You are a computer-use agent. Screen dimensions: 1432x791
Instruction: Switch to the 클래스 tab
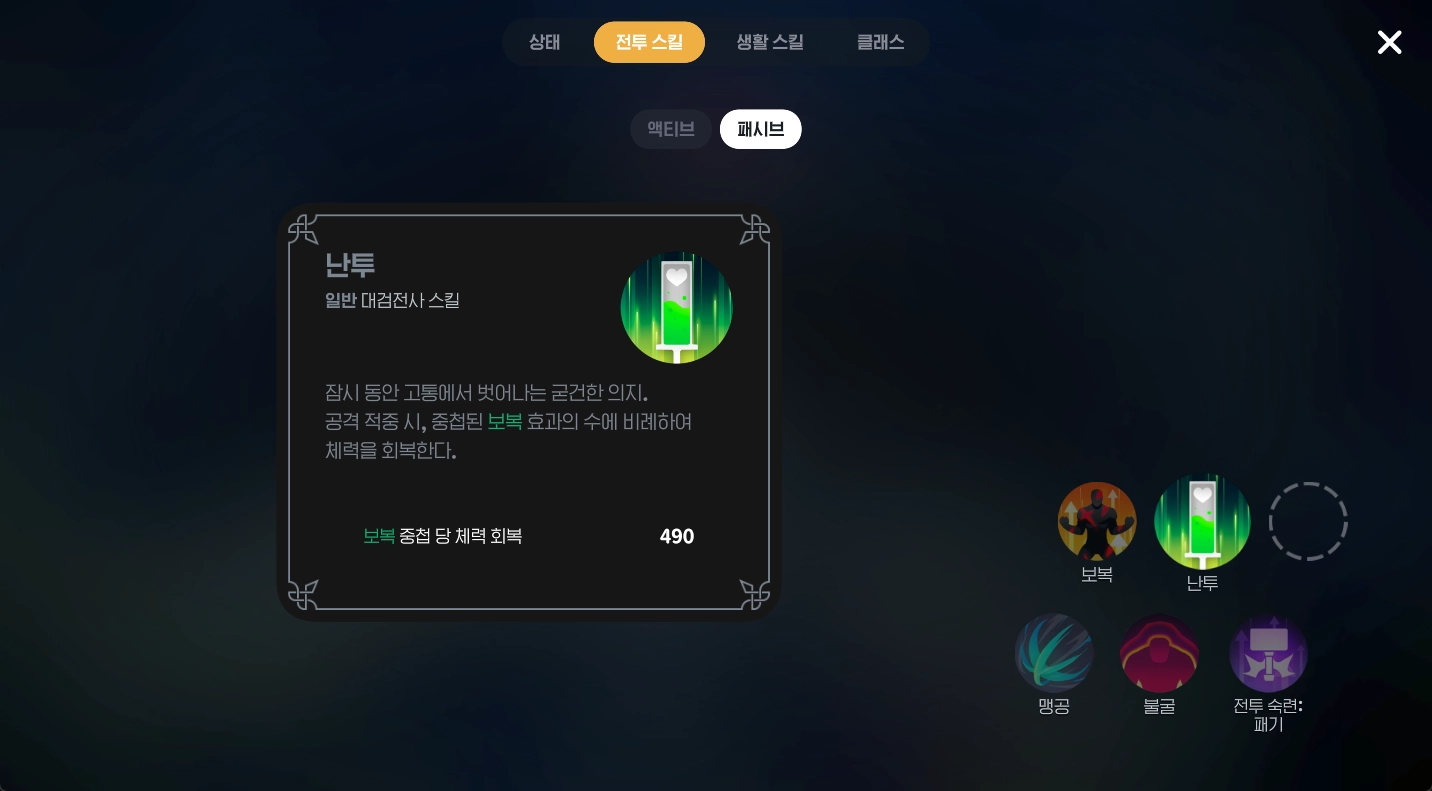pos(880,42)
